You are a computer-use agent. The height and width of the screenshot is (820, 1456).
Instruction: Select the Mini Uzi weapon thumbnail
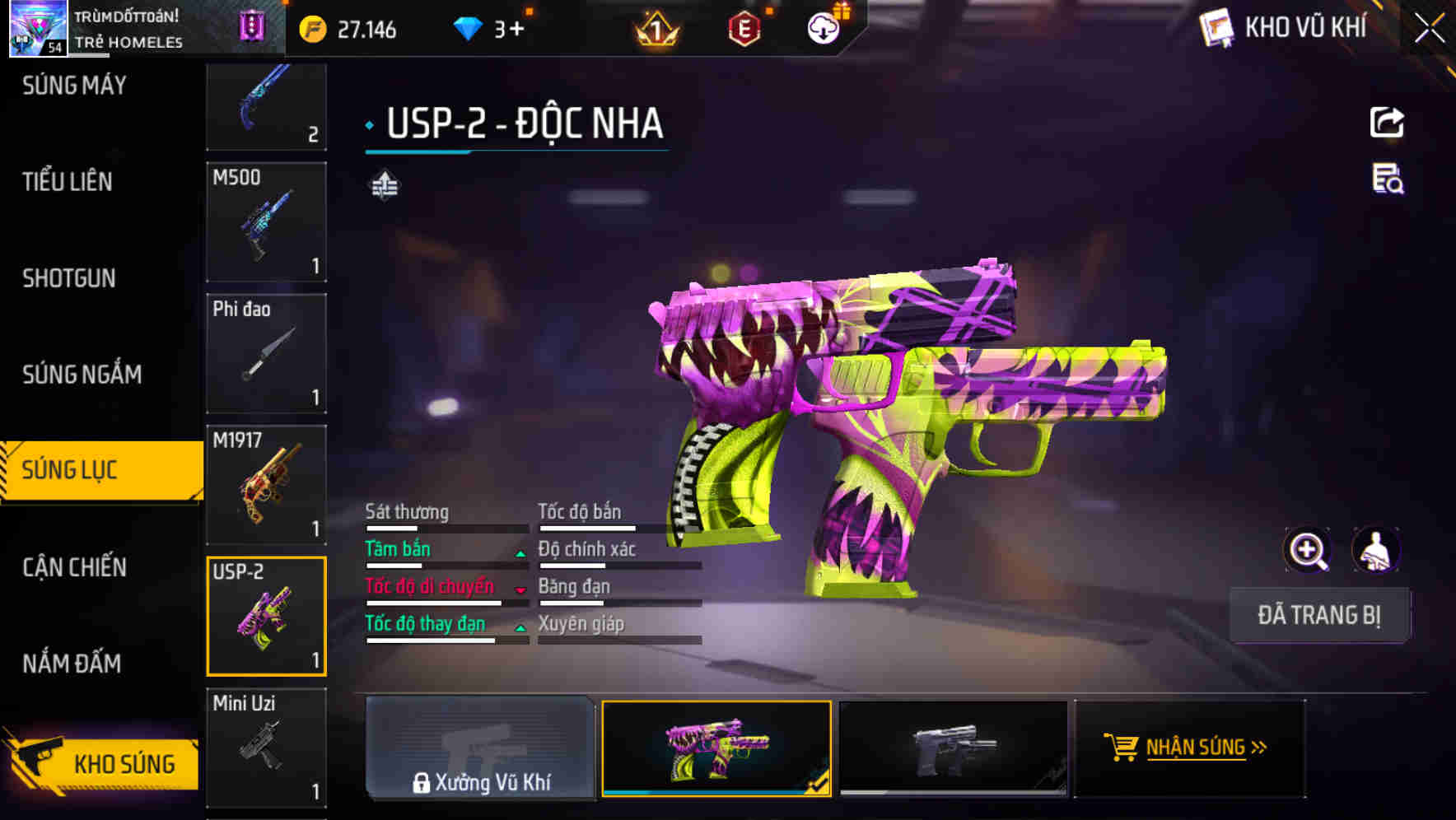(x=266, y=745)
